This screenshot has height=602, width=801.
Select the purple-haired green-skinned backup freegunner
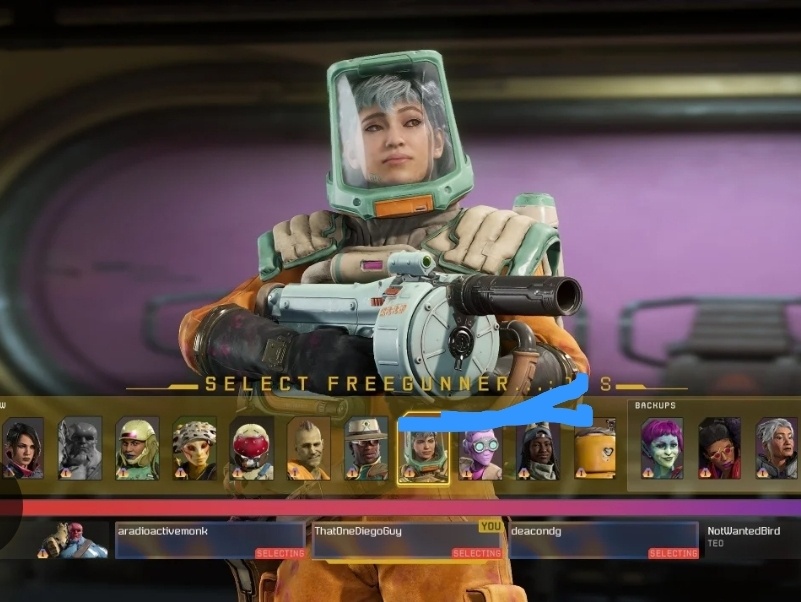(662, 448)
